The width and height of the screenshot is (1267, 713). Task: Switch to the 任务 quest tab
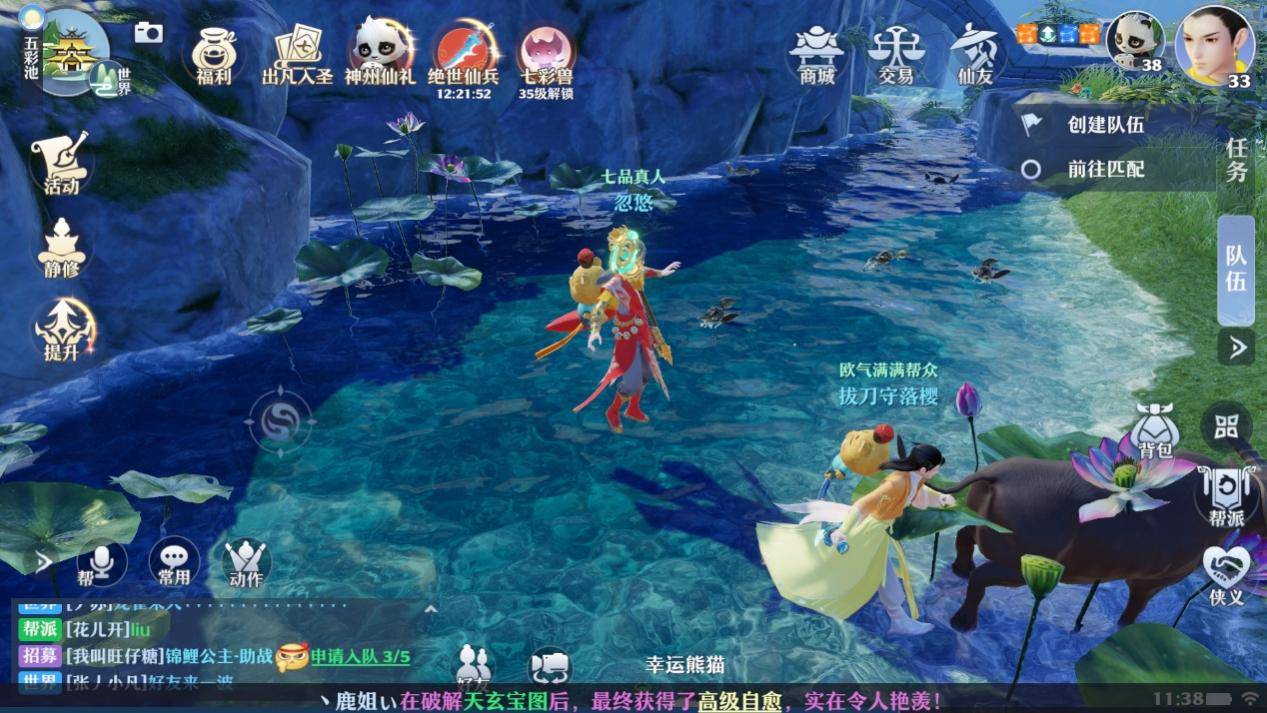click(1237, 160)
